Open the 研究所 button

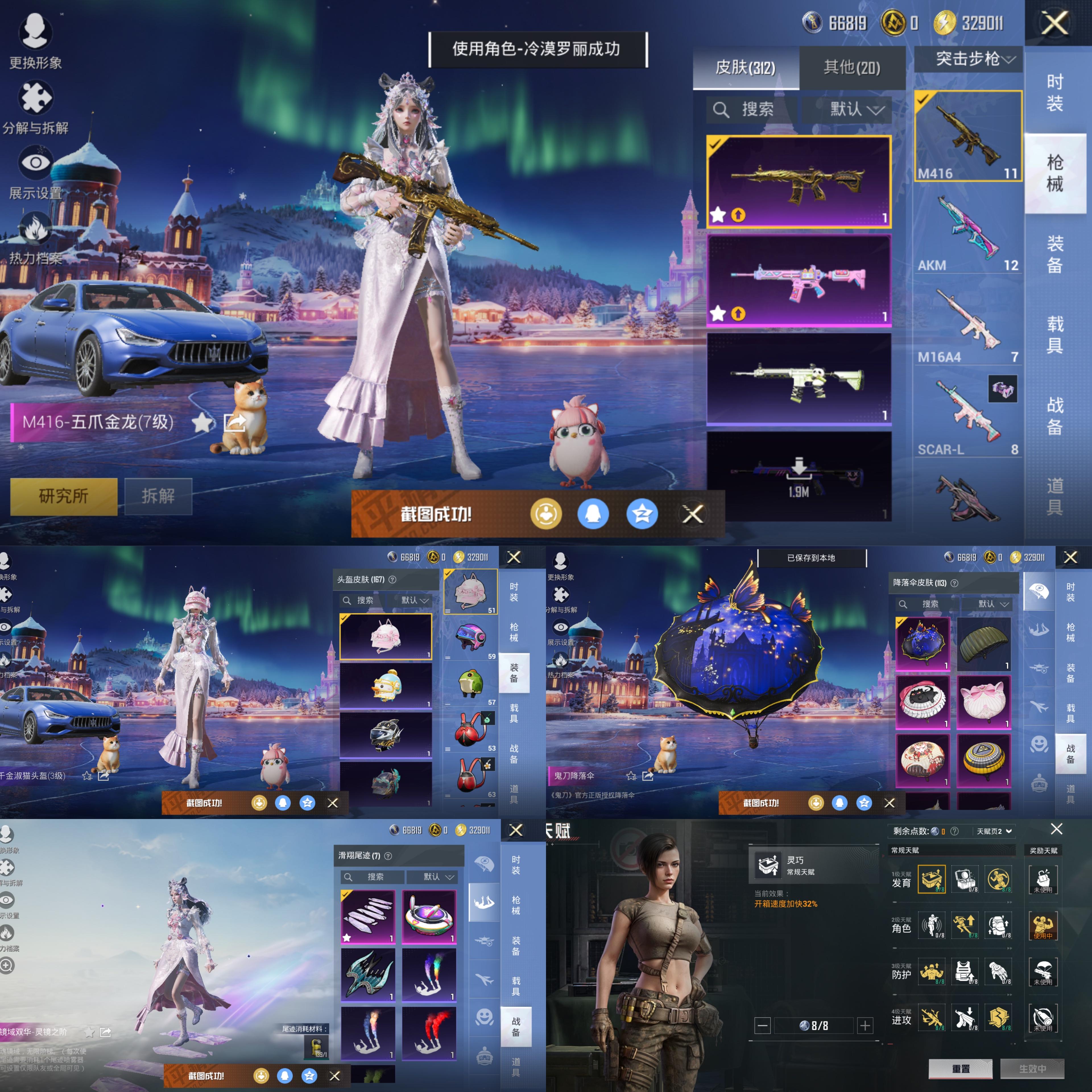[63, 496]
